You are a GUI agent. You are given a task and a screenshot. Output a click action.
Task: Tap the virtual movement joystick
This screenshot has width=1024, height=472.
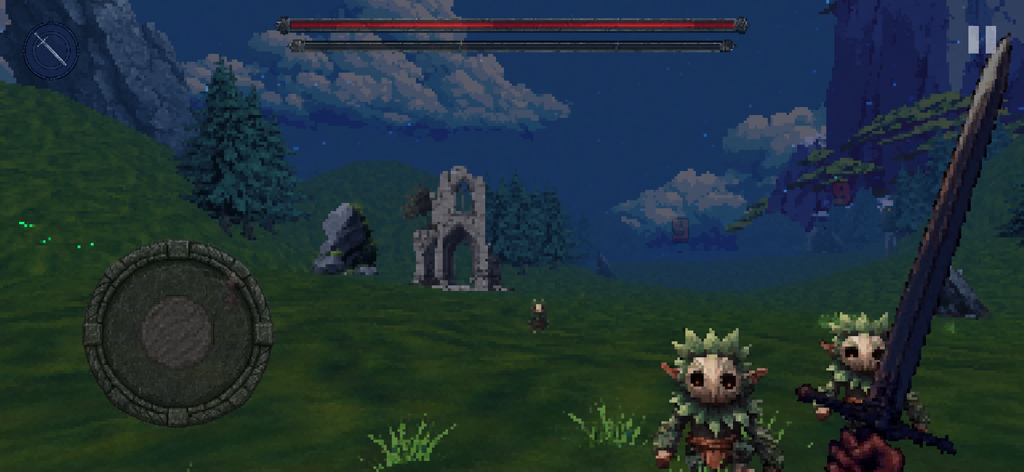177,332
